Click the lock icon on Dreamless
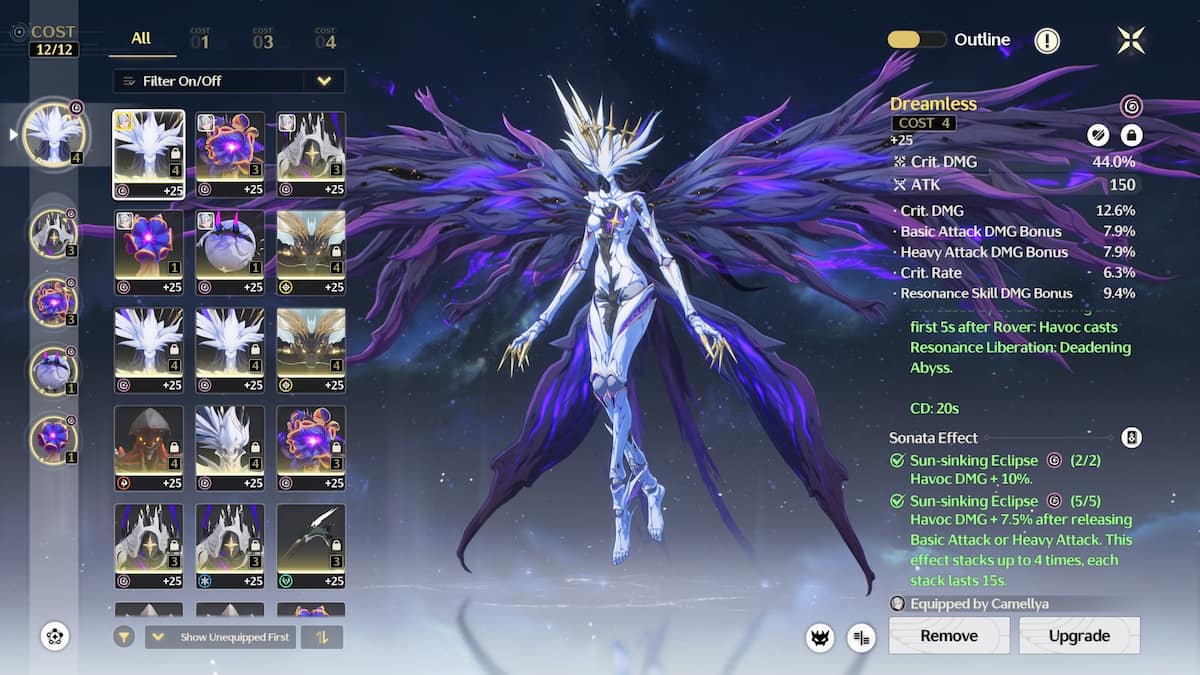Viewport: 1200px width, 675px height. [x=1131, y=134]
